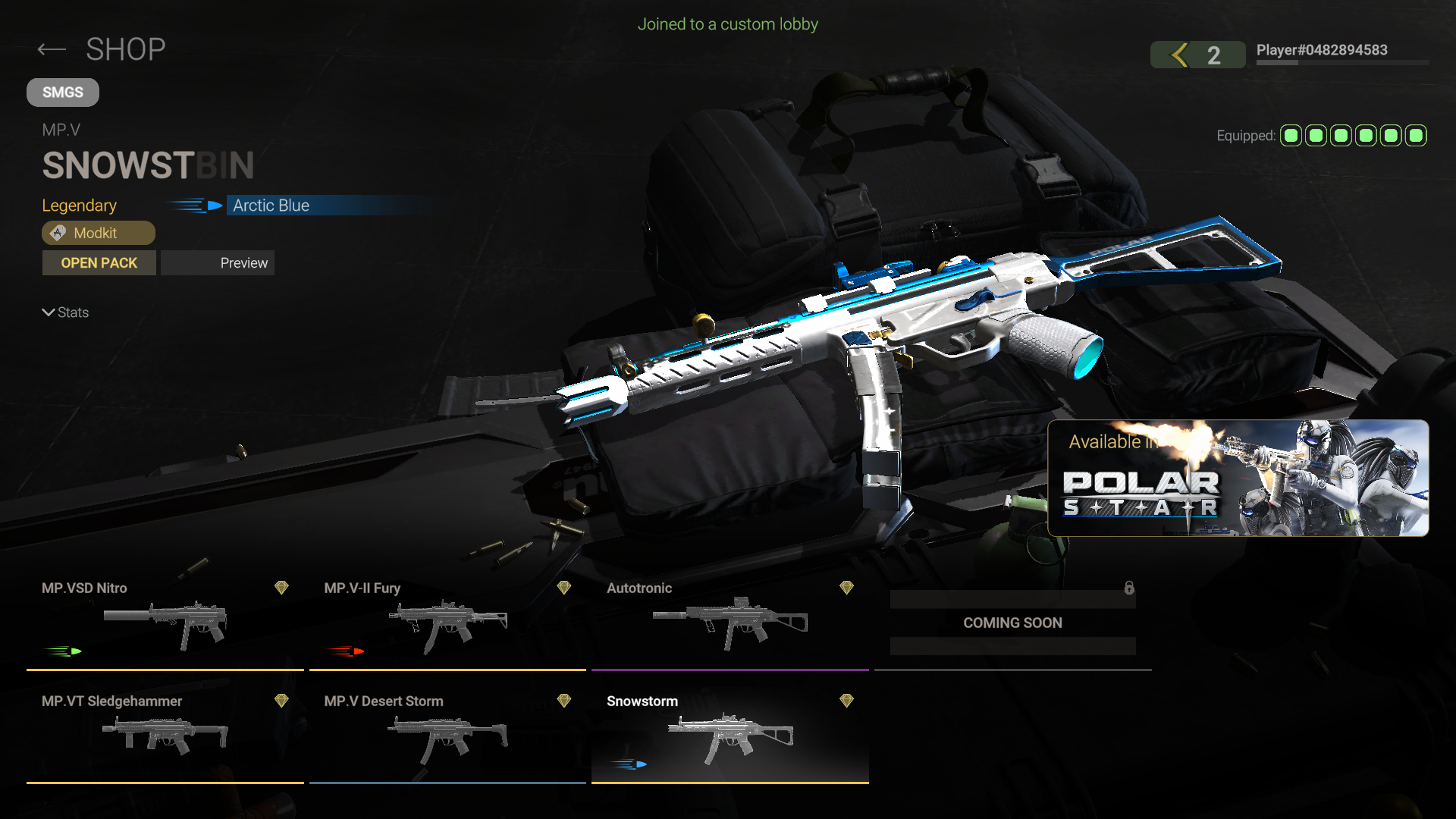Choose the MP.V Desert Storm tile
1456x819 pixels.
[x=447, y=736]
